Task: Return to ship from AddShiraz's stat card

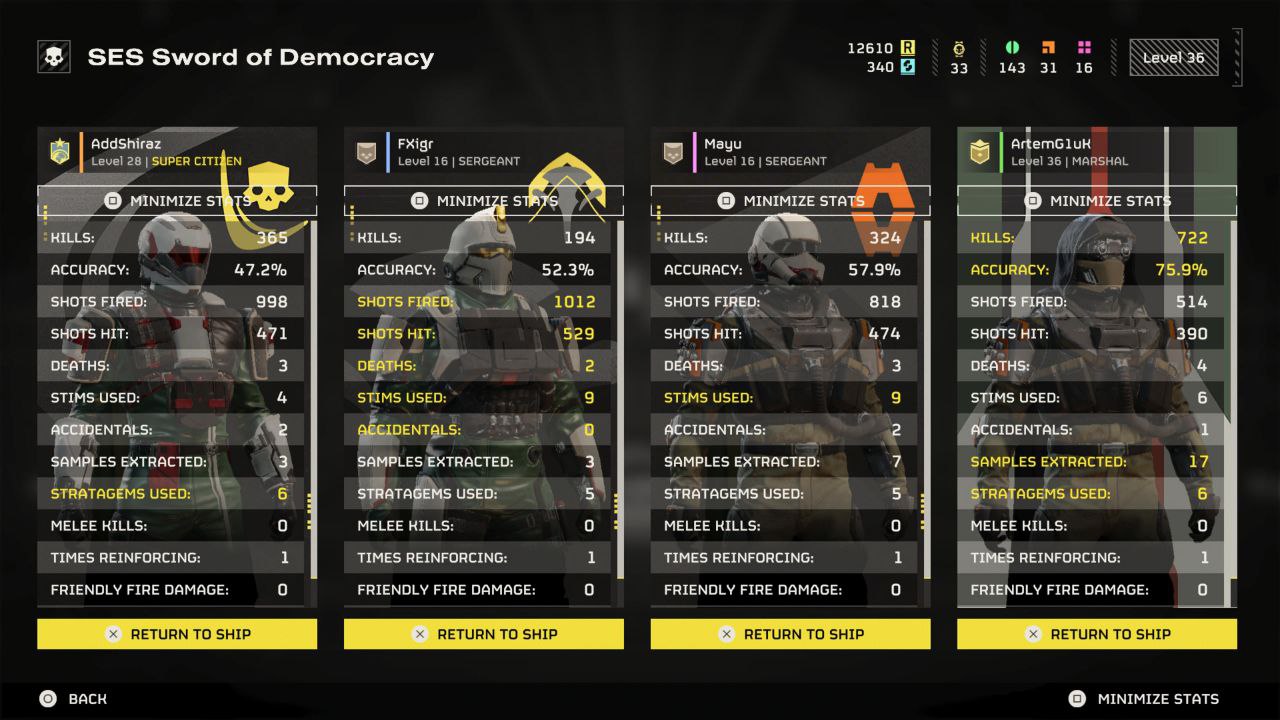Action: point(177,634)
